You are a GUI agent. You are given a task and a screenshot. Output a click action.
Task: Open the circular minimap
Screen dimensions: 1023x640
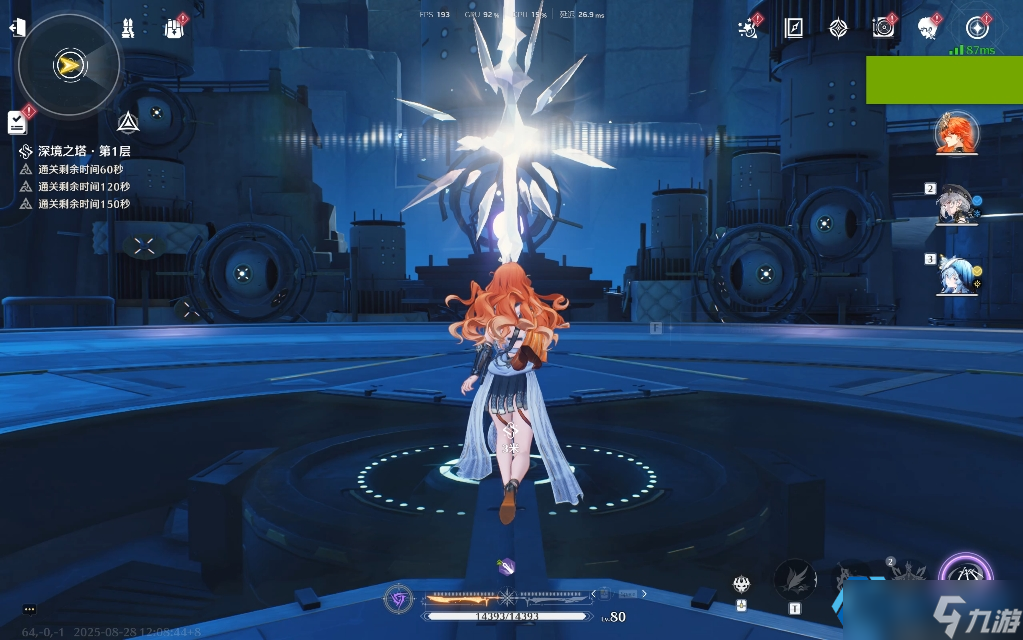(x=69, y=65)
